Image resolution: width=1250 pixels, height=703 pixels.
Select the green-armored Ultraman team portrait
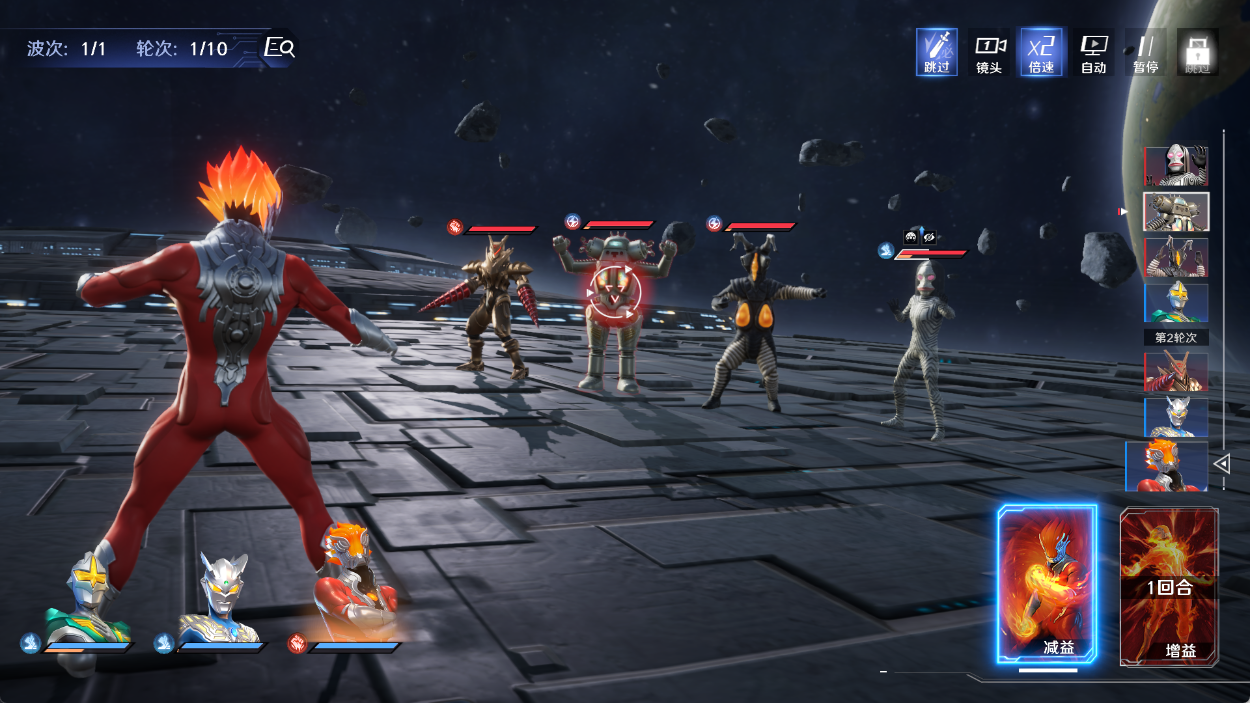[x=88, y=598]
